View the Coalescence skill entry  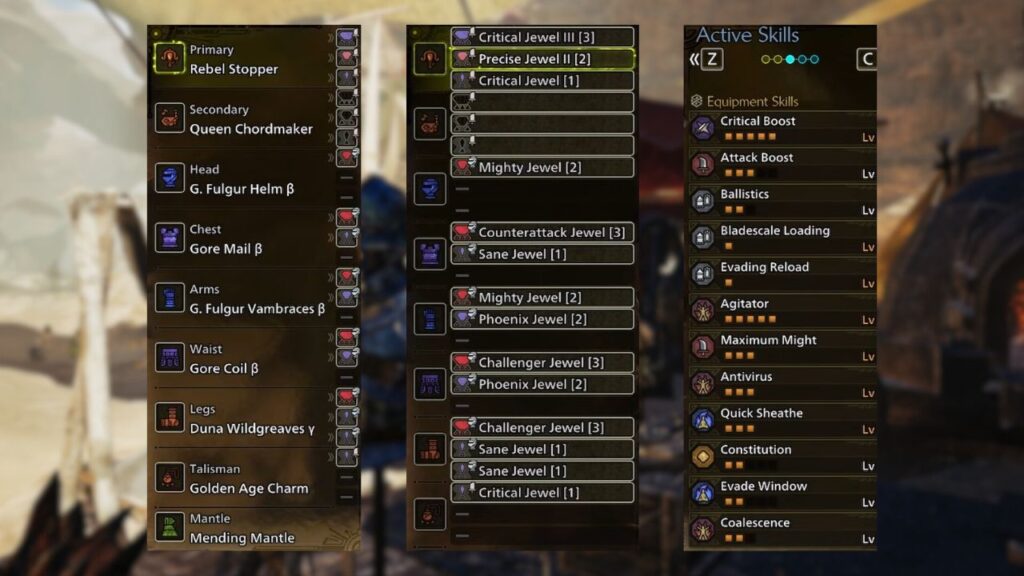click(x=782, y=529)
